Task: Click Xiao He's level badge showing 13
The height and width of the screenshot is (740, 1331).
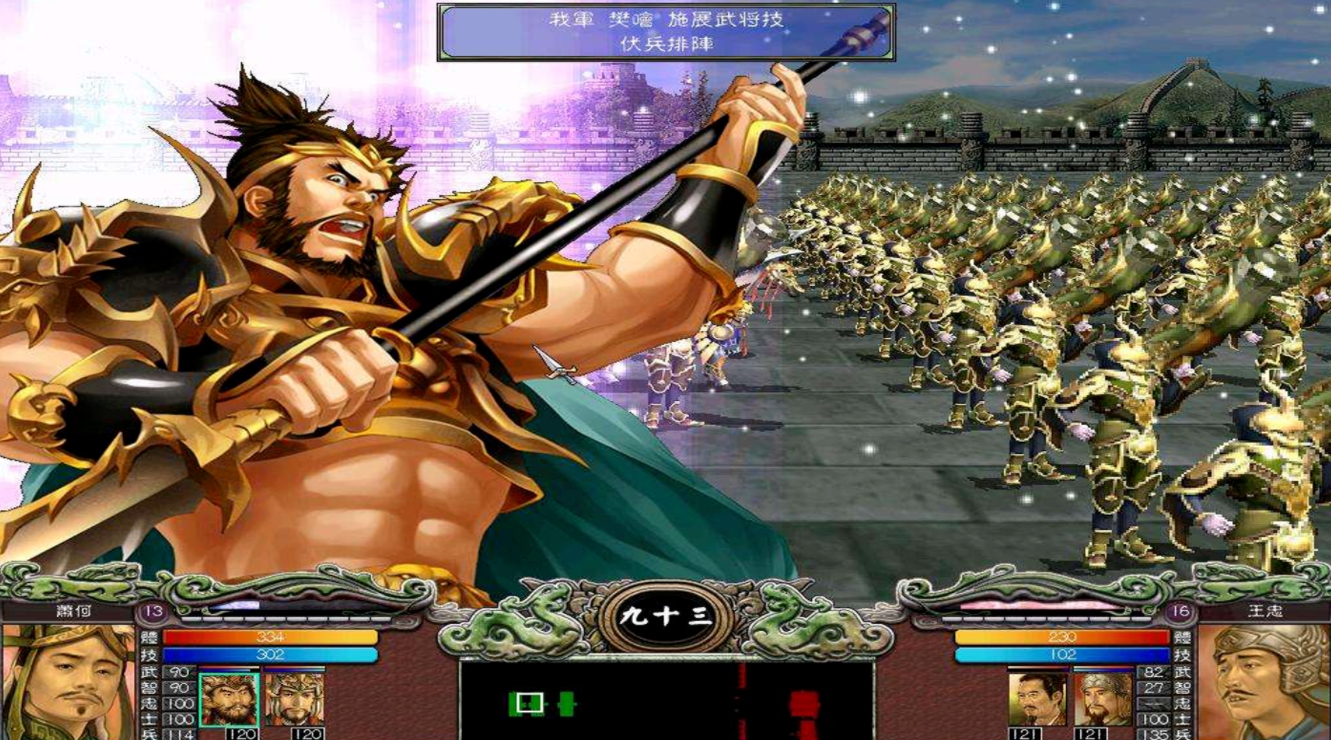Action: pos(151,611)
